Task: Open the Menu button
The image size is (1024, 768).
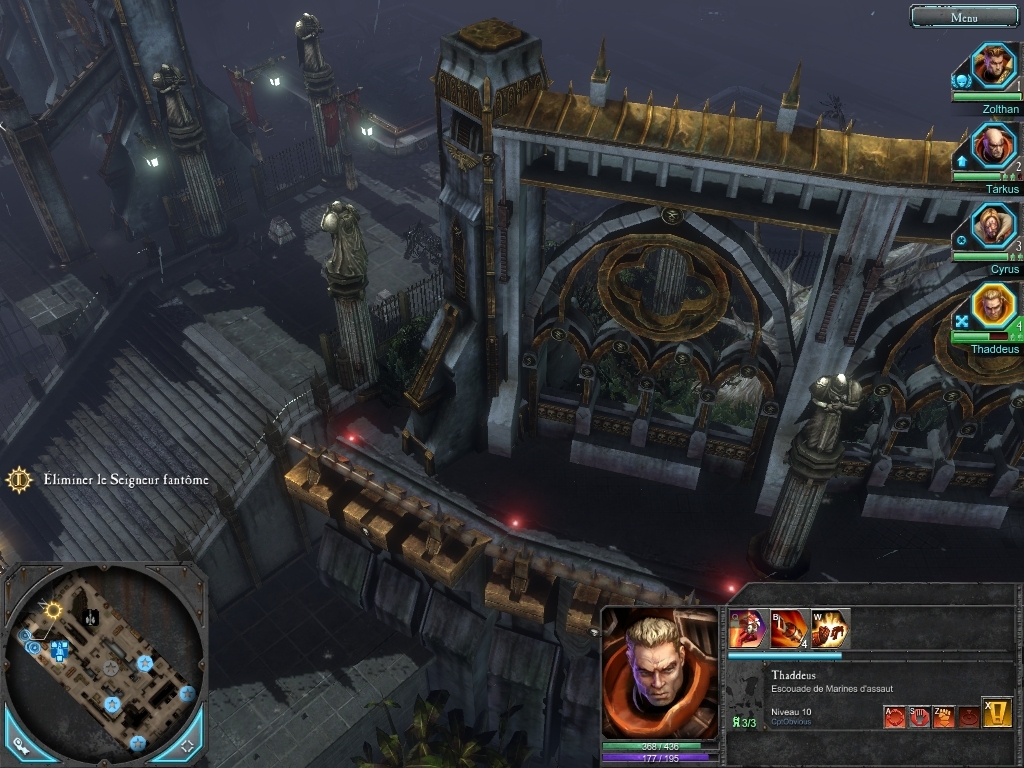Action: point(964,16)
